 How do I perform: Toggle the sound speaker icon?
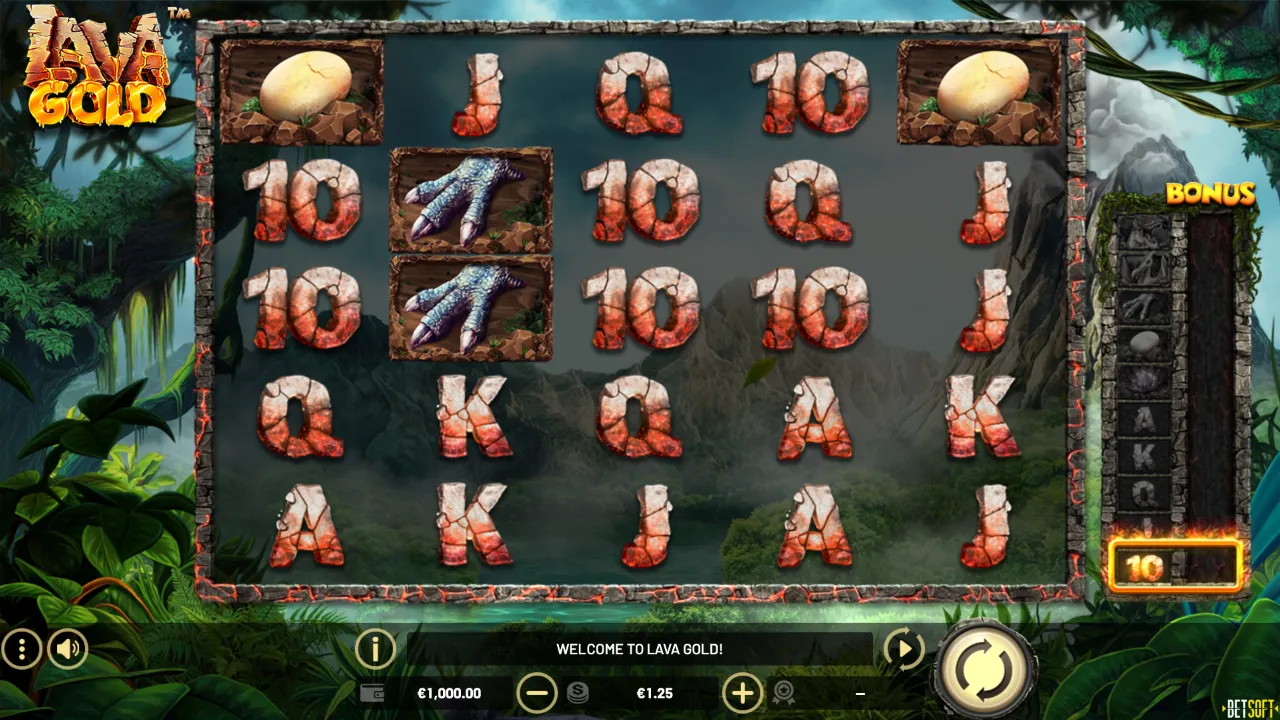68,650
